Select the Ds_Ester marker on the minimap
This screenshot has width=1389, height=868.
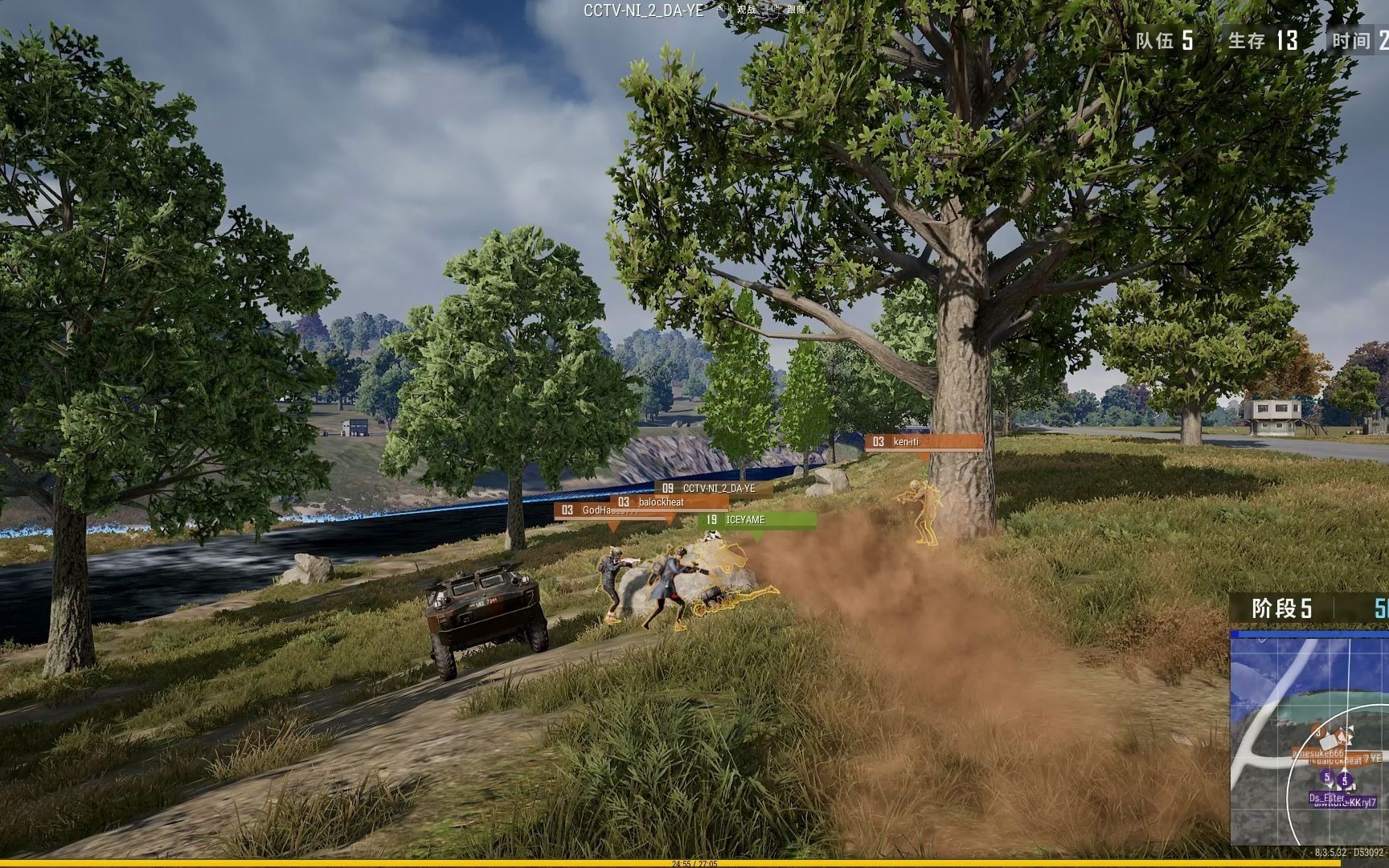(1326, 797)
